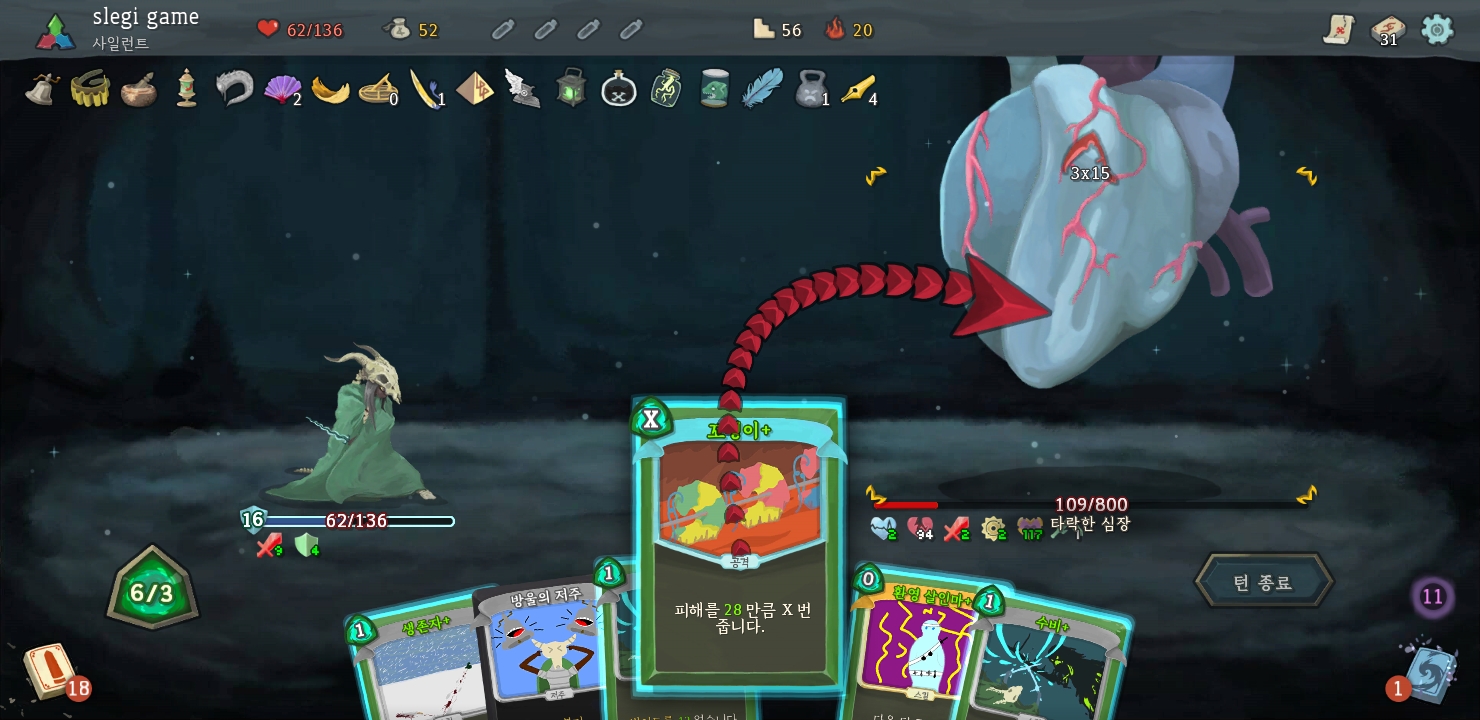This screenshot has width=1480, height=720.
Task: Open the map scroll icon
Action: [x=1338, y=30]
